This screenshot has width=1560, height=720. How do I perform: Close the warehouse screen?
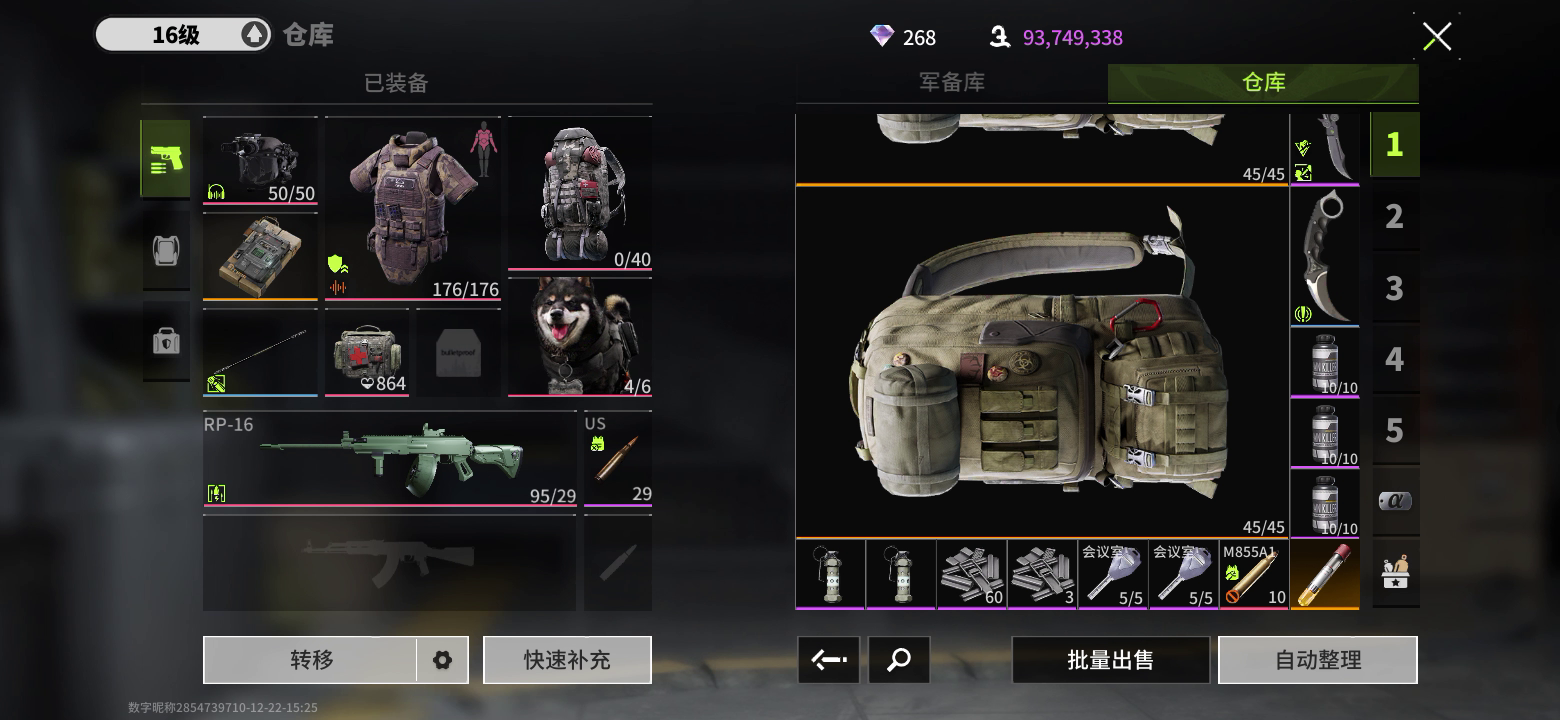click(1437, 37)
